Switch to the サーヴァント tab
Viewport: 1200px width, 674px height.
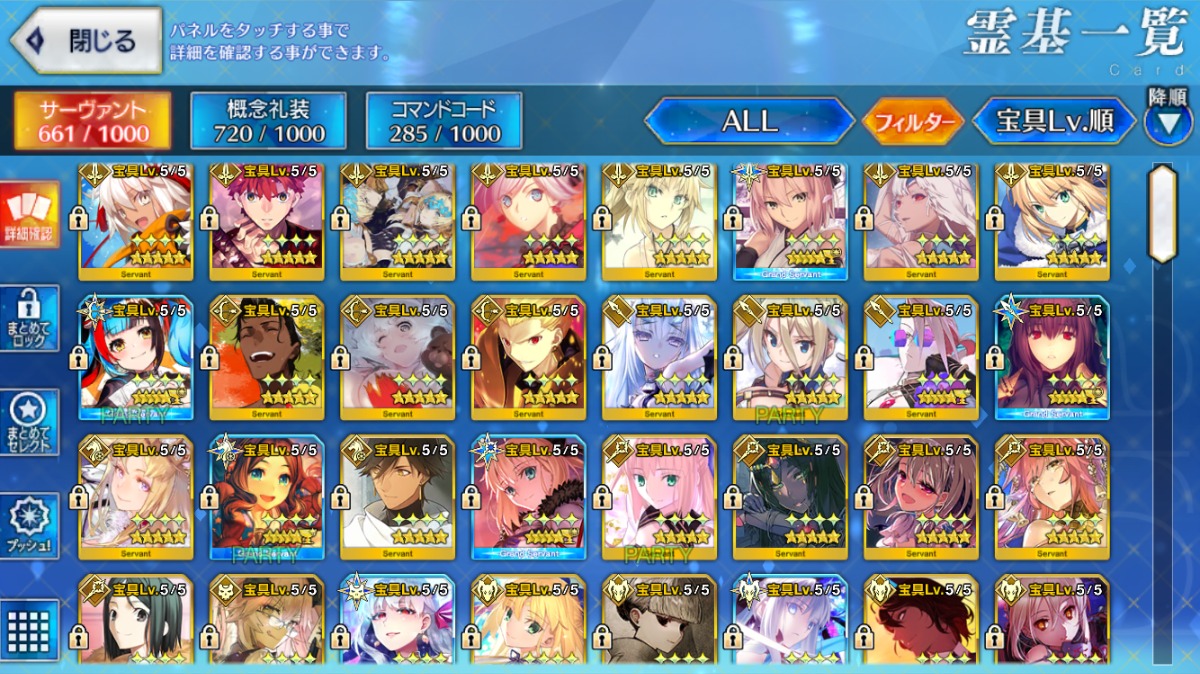[92, 121]
